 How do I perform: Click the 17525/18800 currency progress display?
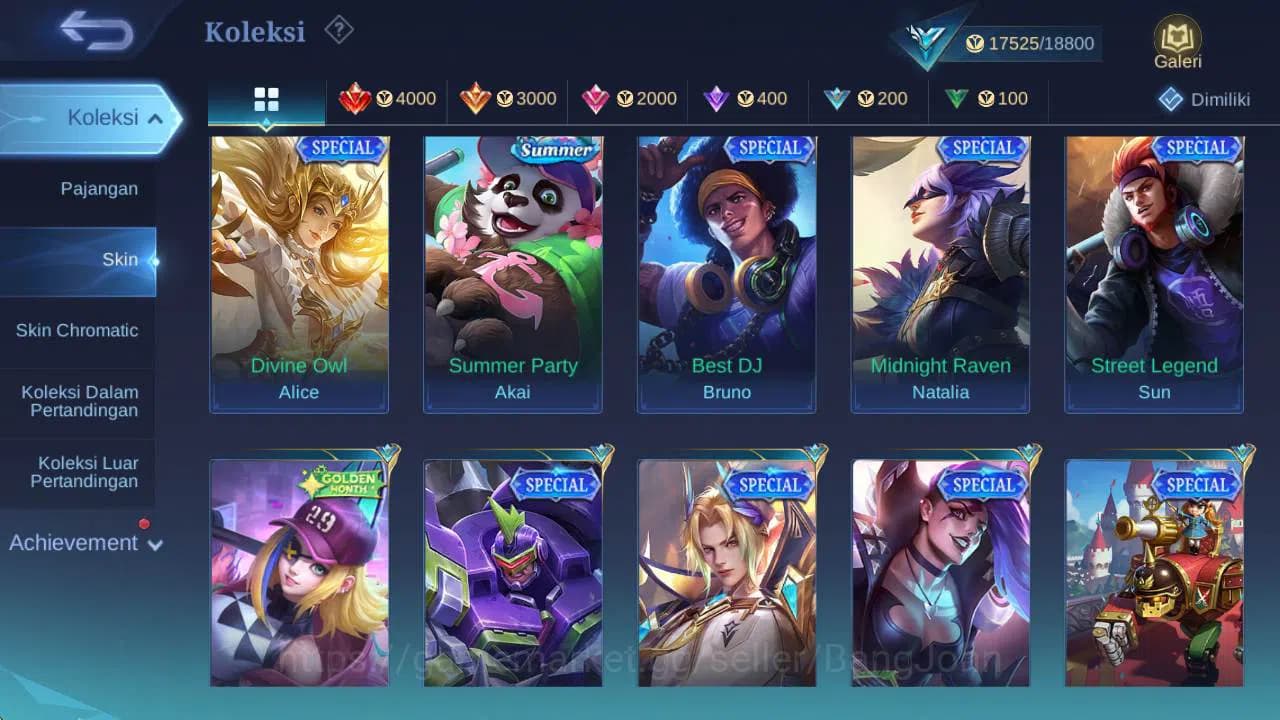tap(1032, 43)
